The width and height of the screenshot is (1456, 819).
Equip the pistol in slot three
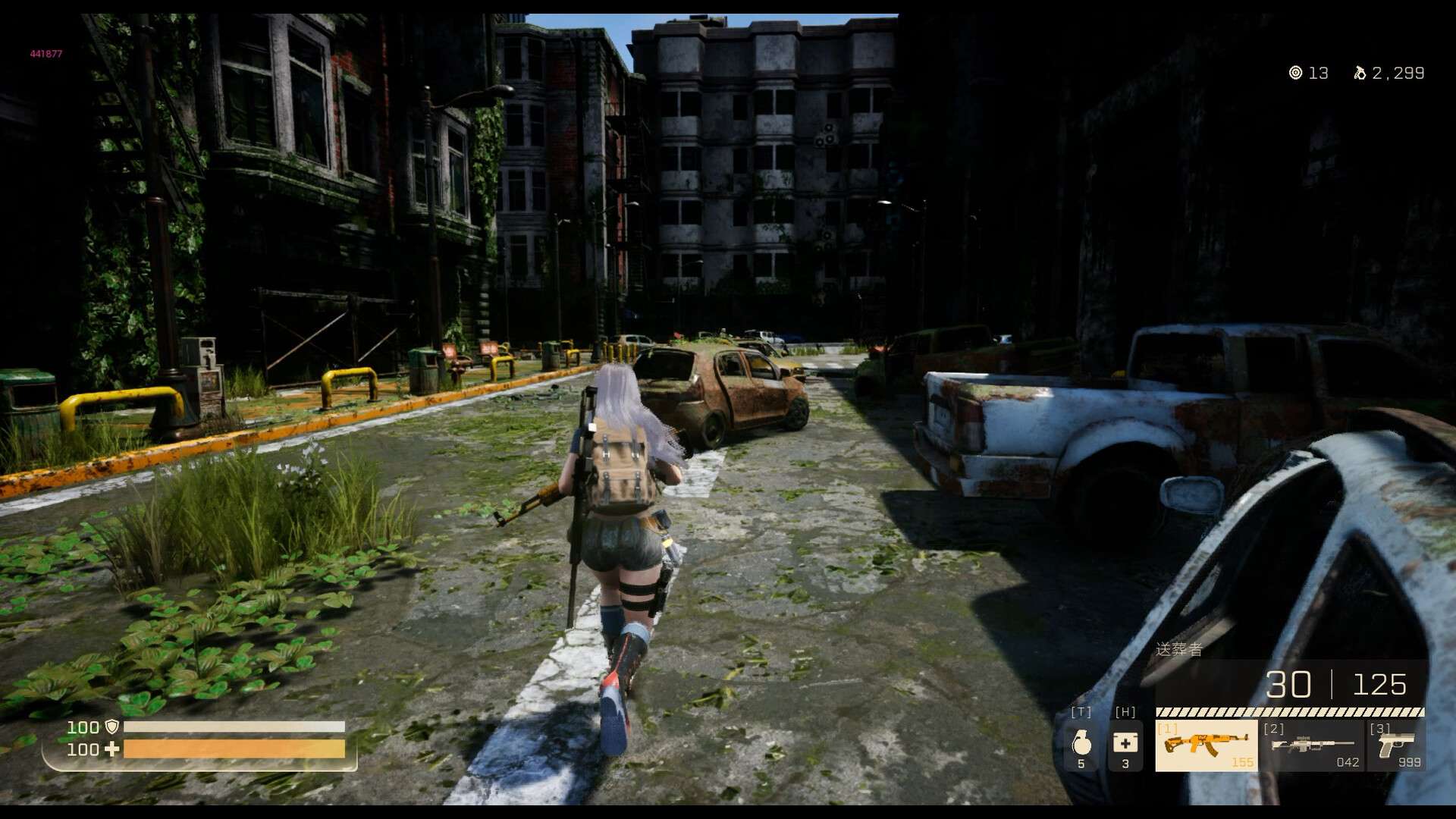[1396, 745]
